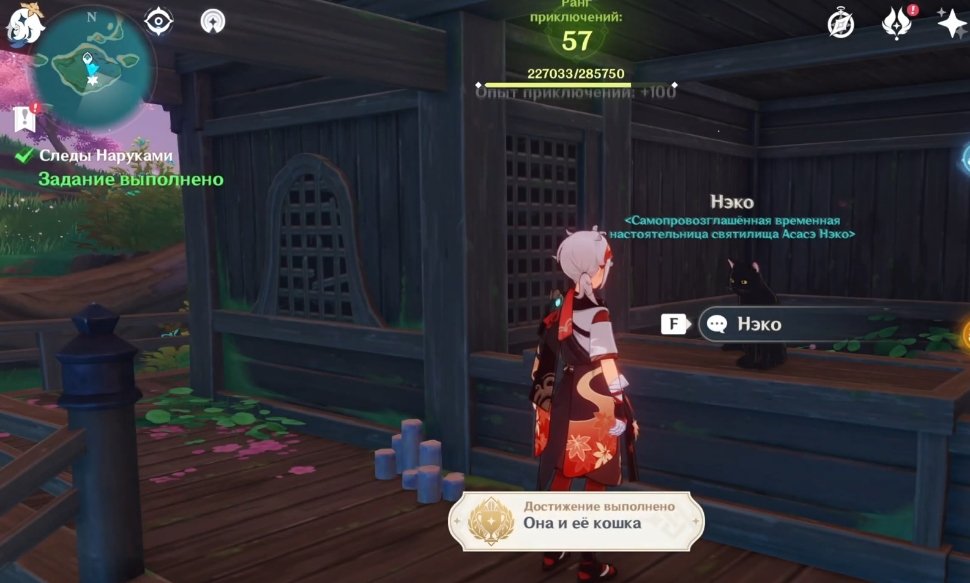Open the four-point star wish icon
Image resolution: width=970 pixels, height=583 pixels.
click(951, 24)
